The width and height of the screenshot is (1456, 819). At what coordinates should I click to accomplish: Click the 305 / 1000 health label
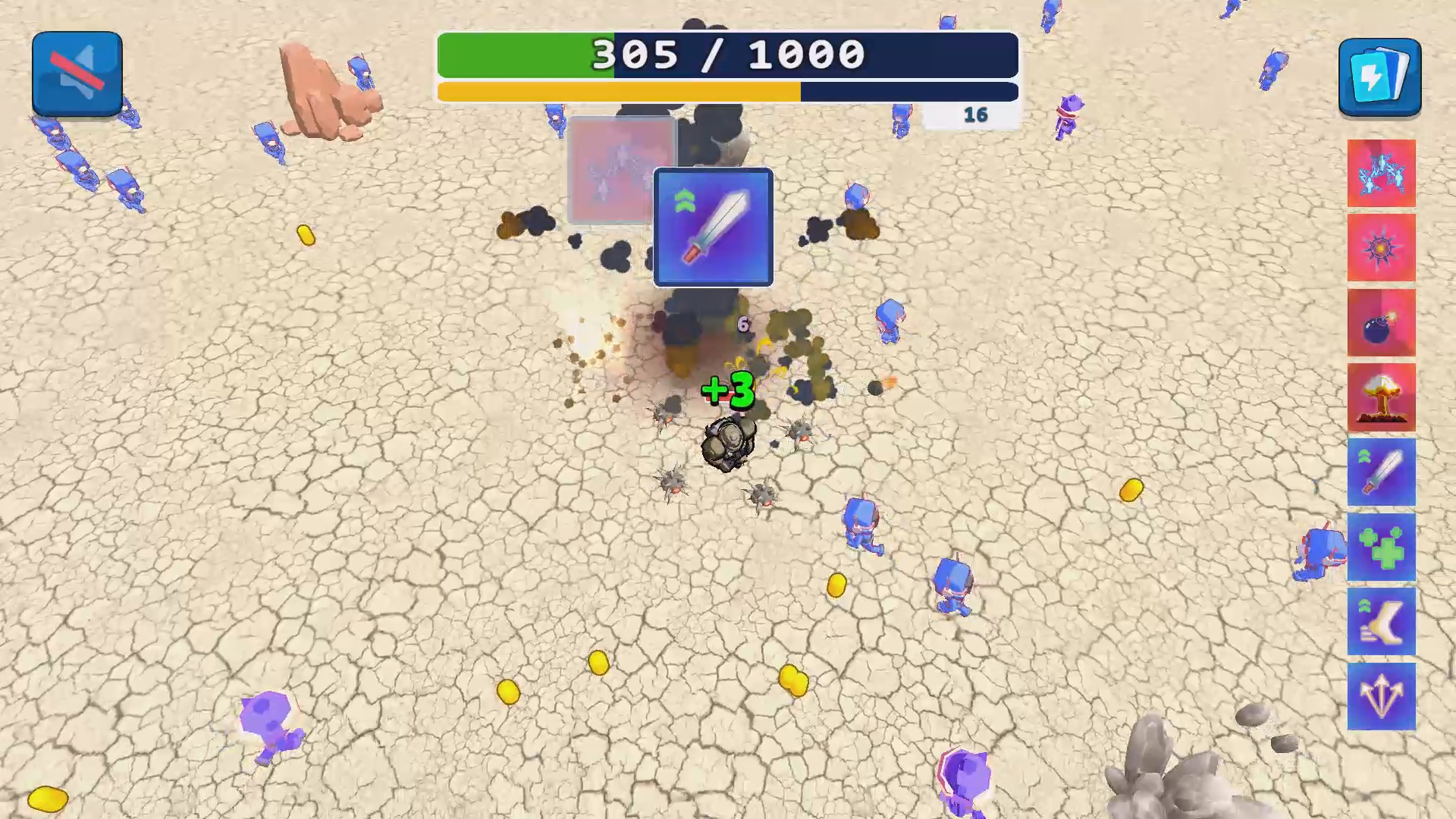click(727, 54)
